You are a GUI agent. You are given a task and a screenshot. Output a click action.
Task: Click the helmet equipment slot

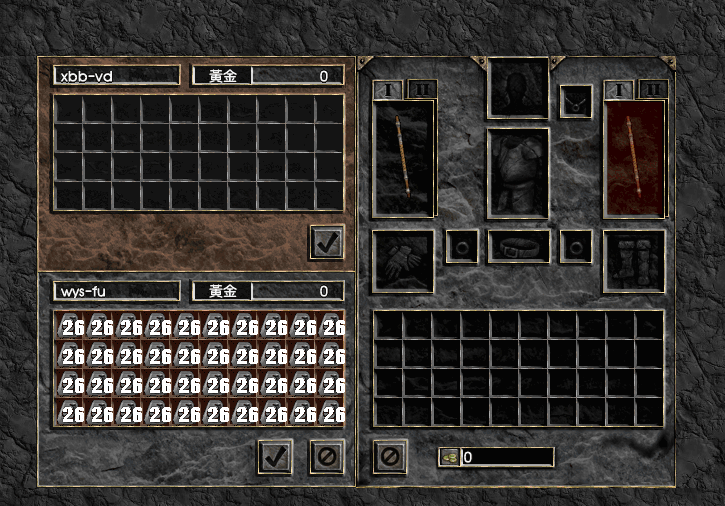518,88
